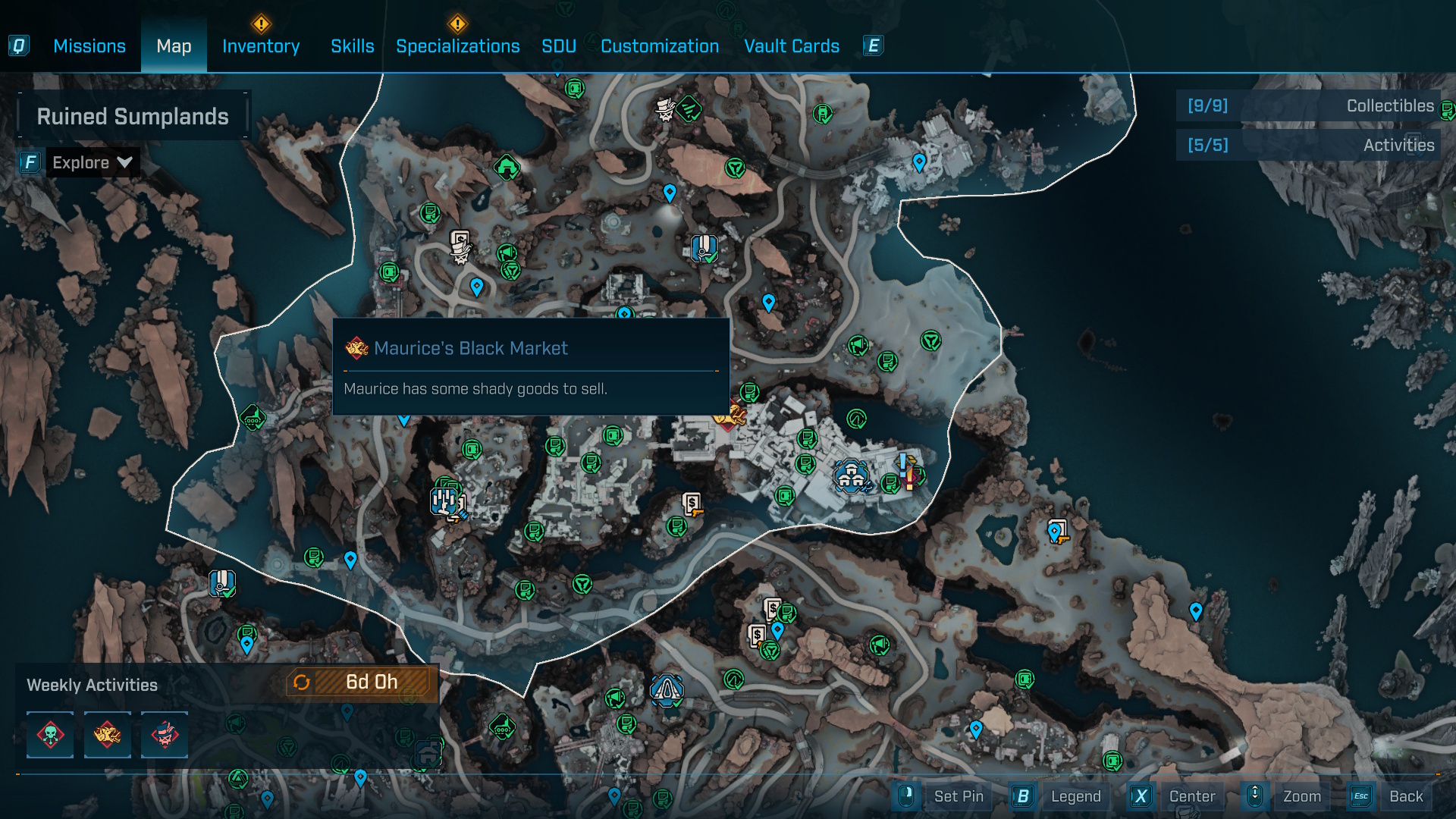Click the top-hat skull Weekly Activity icon
The image size is (1456, 819).
(x=164, y=735)
